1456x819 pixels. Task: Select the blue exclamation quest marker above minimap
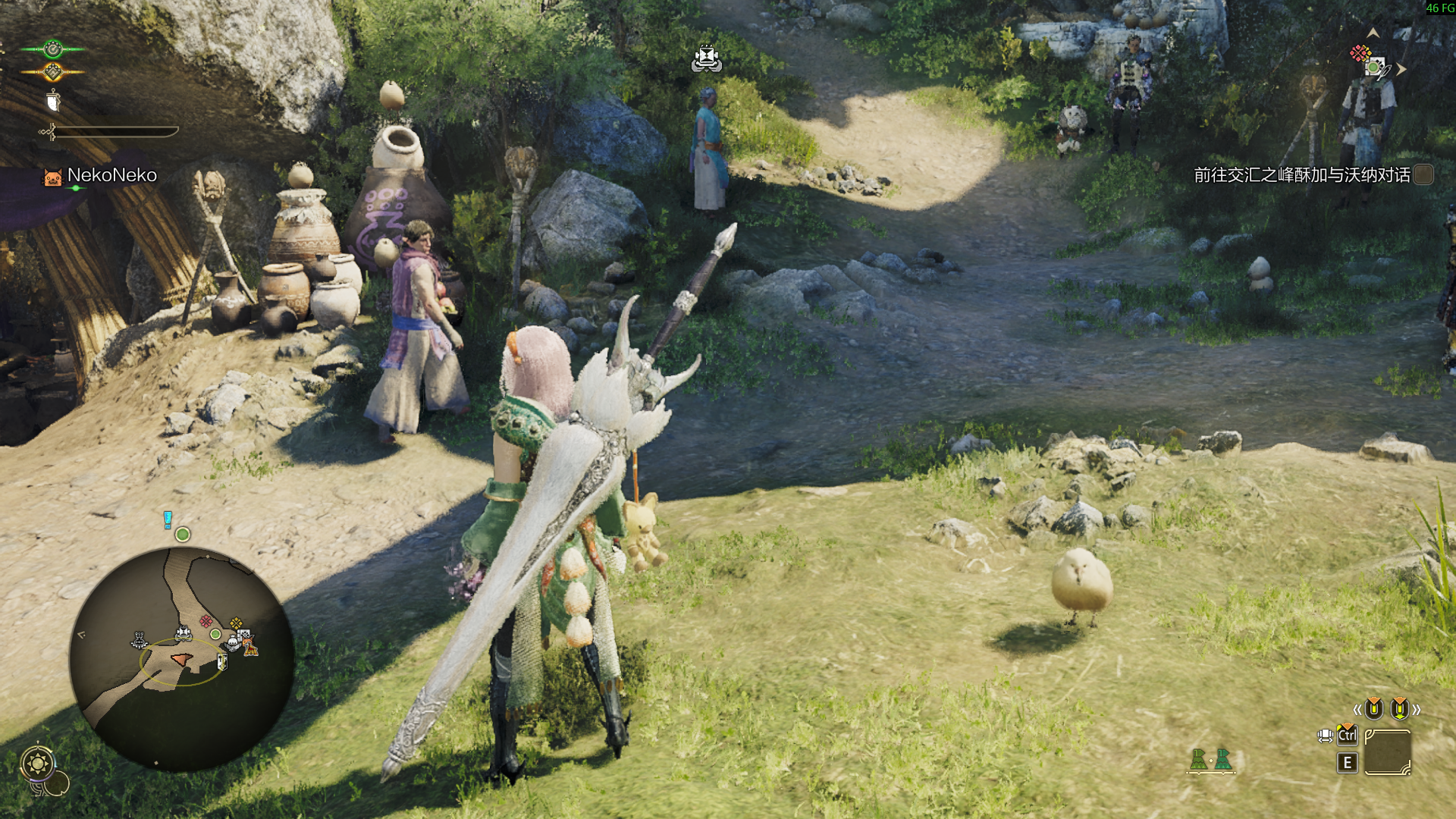click(x=168, y=519)
